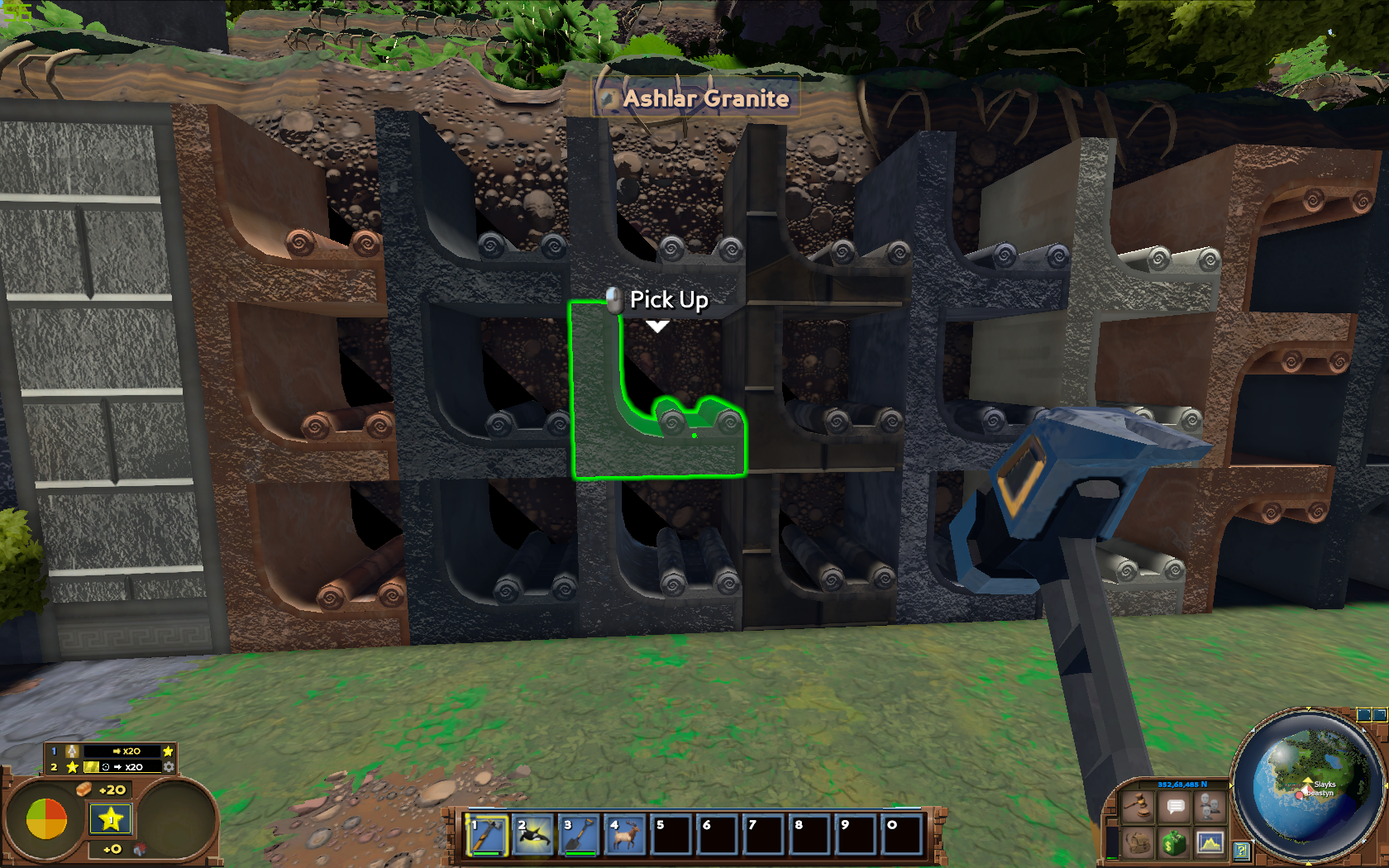
Task: Click the house housing bonus icon
Action: coord(140,849)
